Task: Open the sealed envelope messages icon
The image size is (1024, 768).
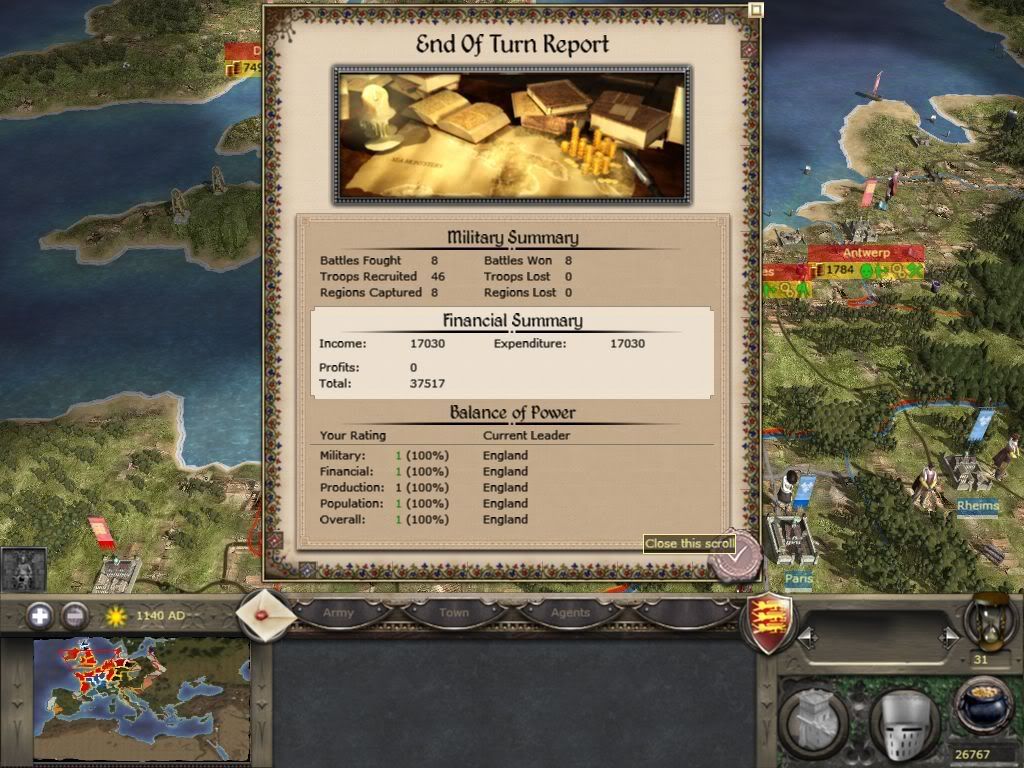Action: coord(265,614)
